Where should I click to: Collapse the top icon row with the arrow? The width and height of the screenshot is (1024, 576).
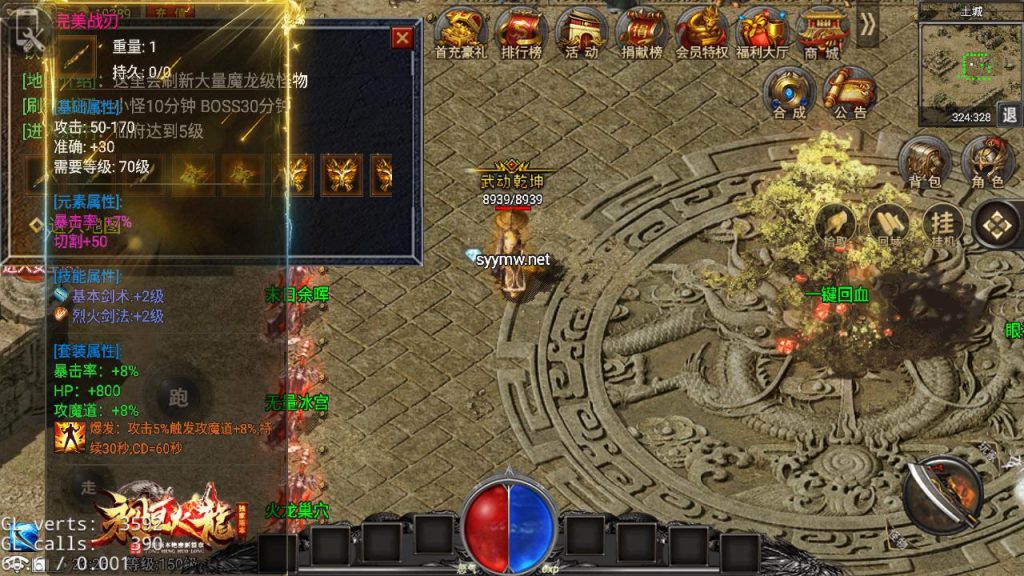867,25
